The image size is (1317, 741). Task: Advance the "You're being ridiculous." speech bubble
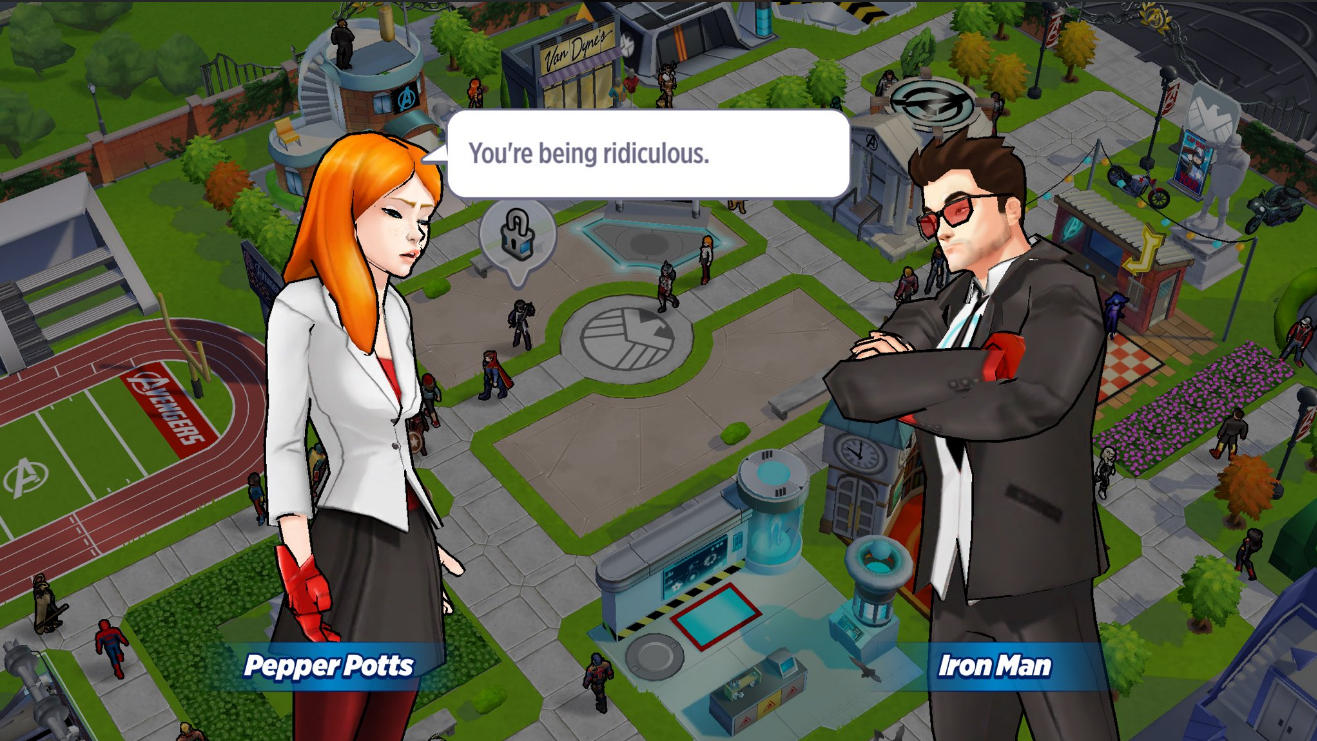coord(647,154)
